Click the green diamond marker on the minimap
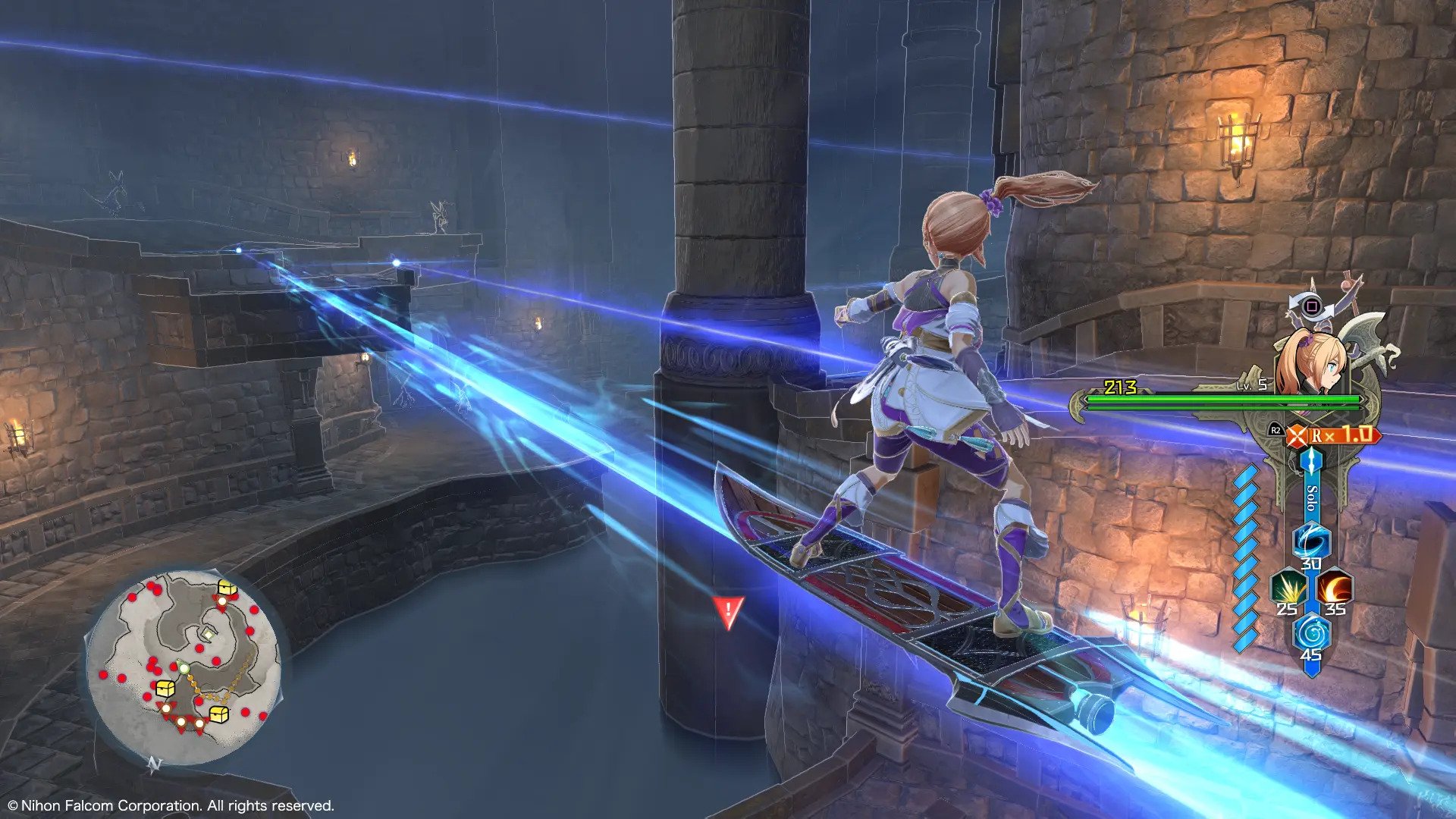 coord(207,632)
